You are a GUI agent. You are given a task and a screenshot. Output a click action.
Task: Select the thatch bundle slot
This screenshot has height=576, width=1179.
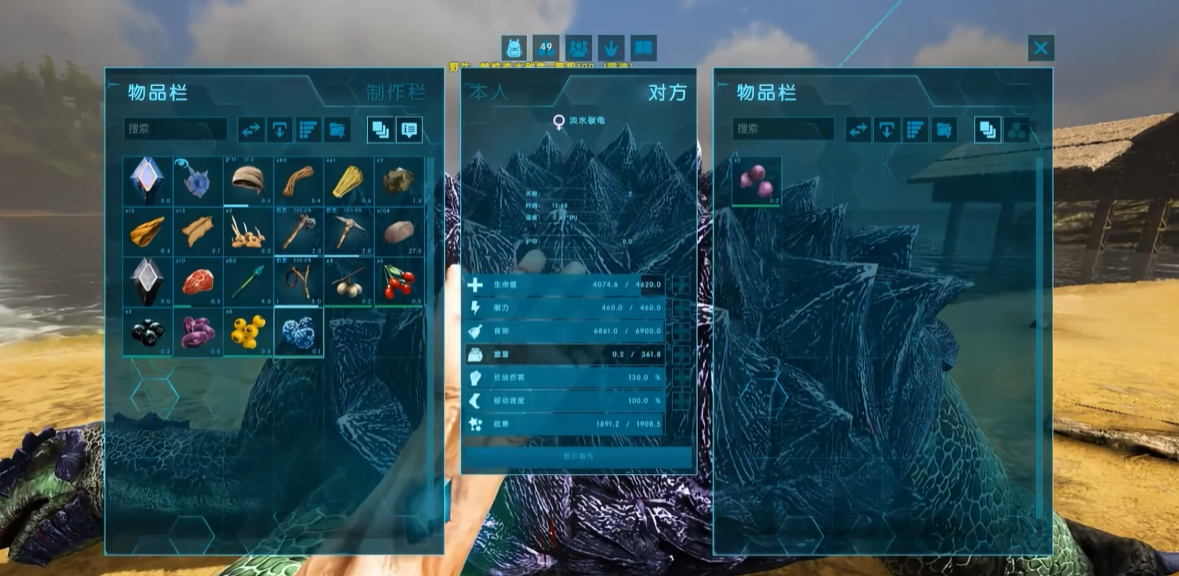pos(349,181)
